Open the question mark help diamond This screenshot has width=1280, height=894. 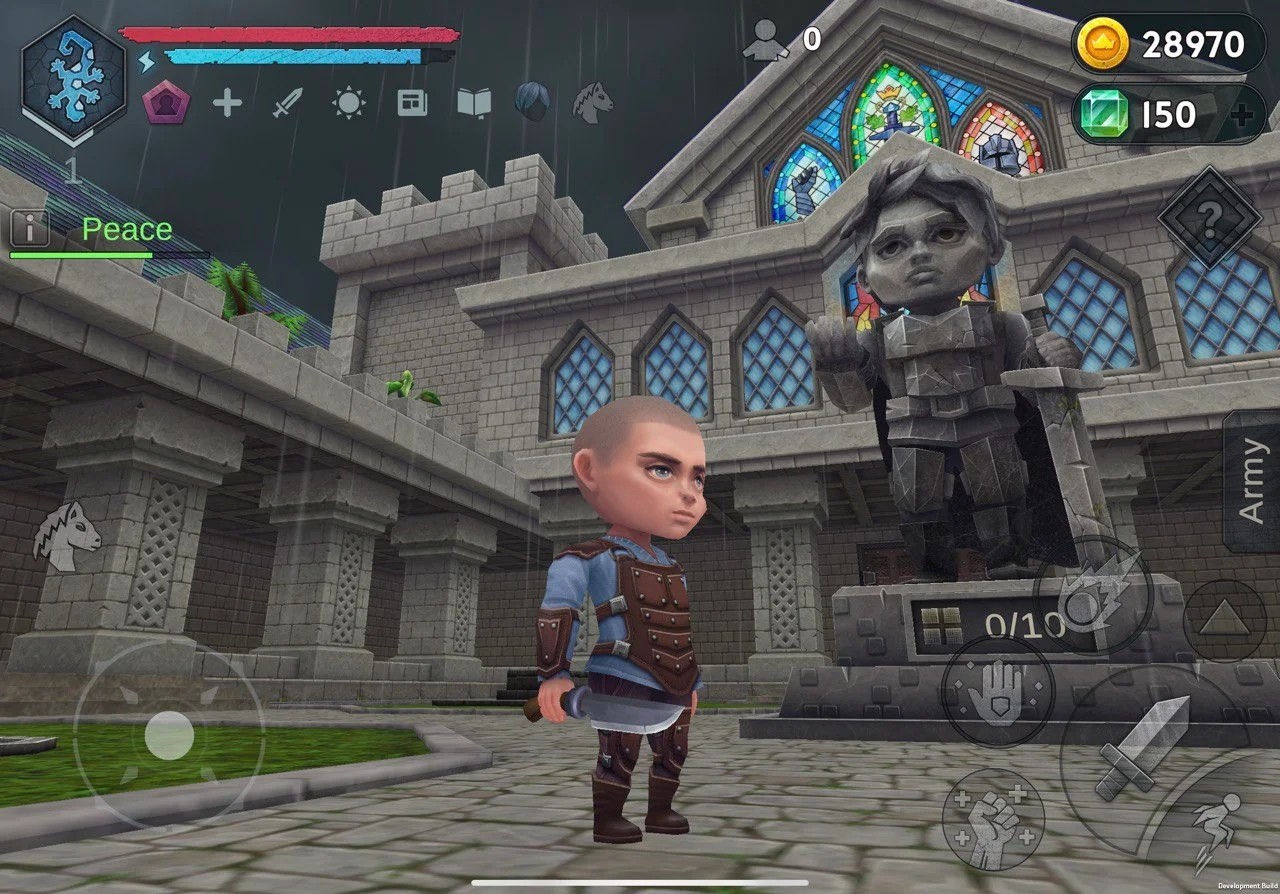[x=1209, y=217]
